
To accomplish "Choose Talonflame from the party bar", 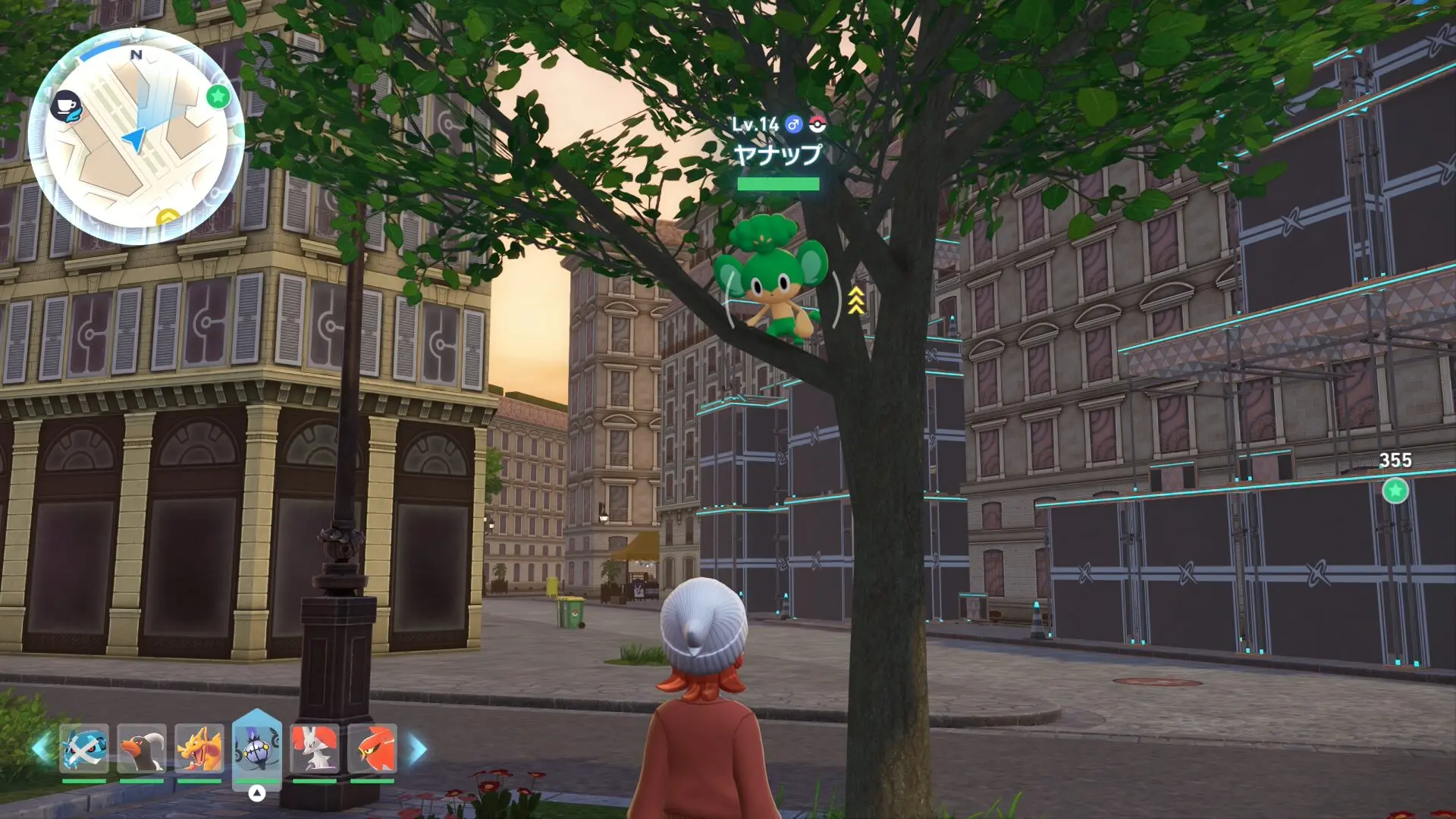I will pyautogui.click(x=372, y=748).
